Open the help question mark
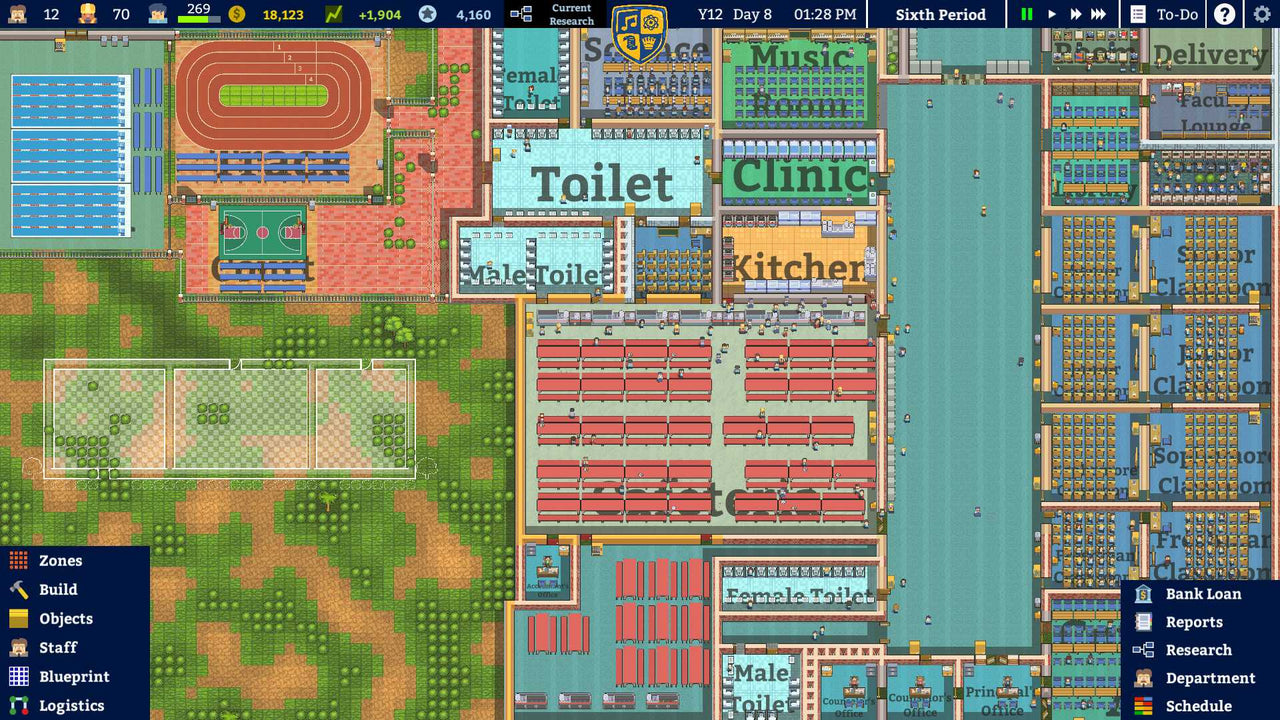This screenshot has width=1280, height=720. [1224, 14]
